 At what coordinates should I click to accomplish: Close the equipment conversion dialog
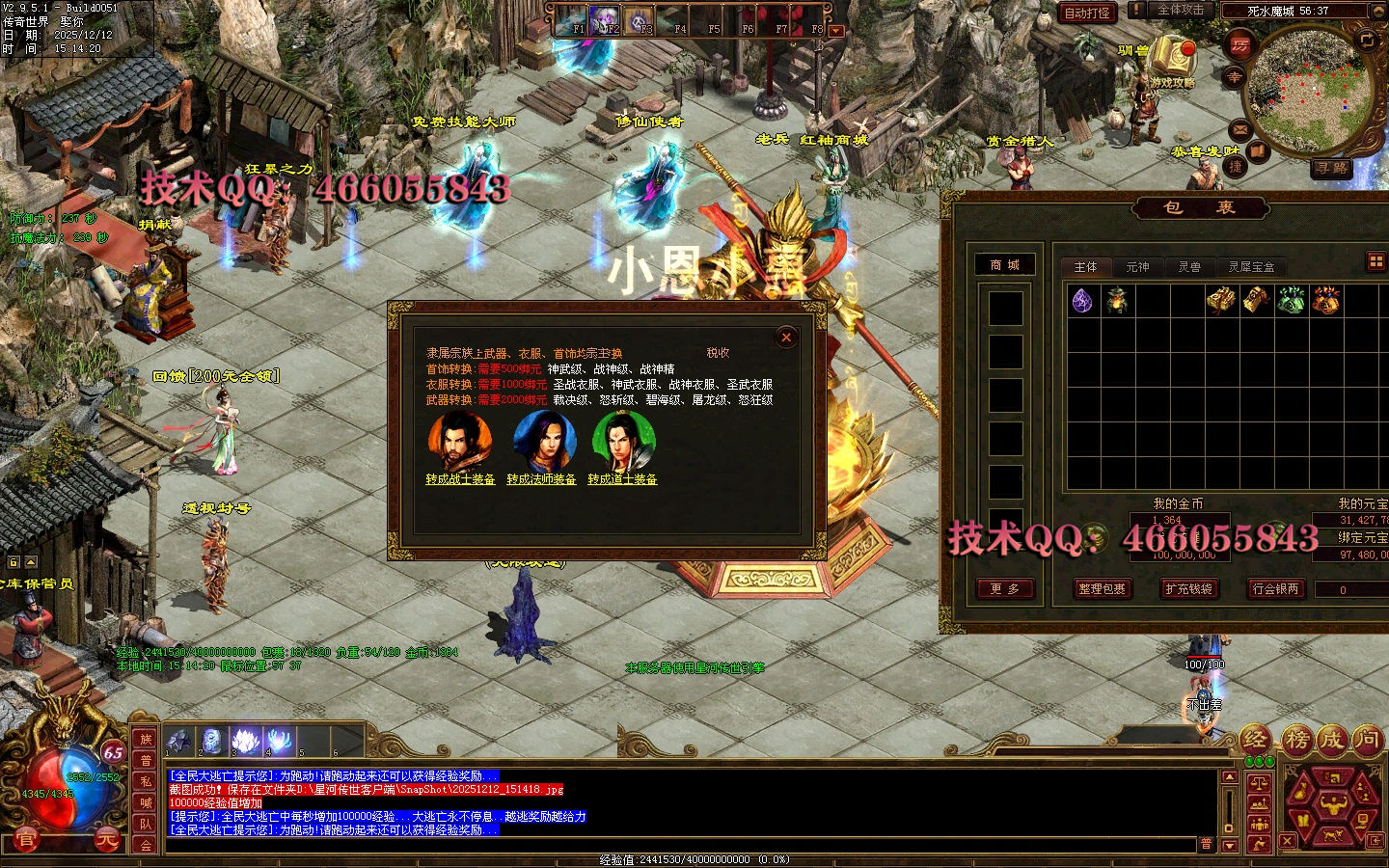click(786, 337)
